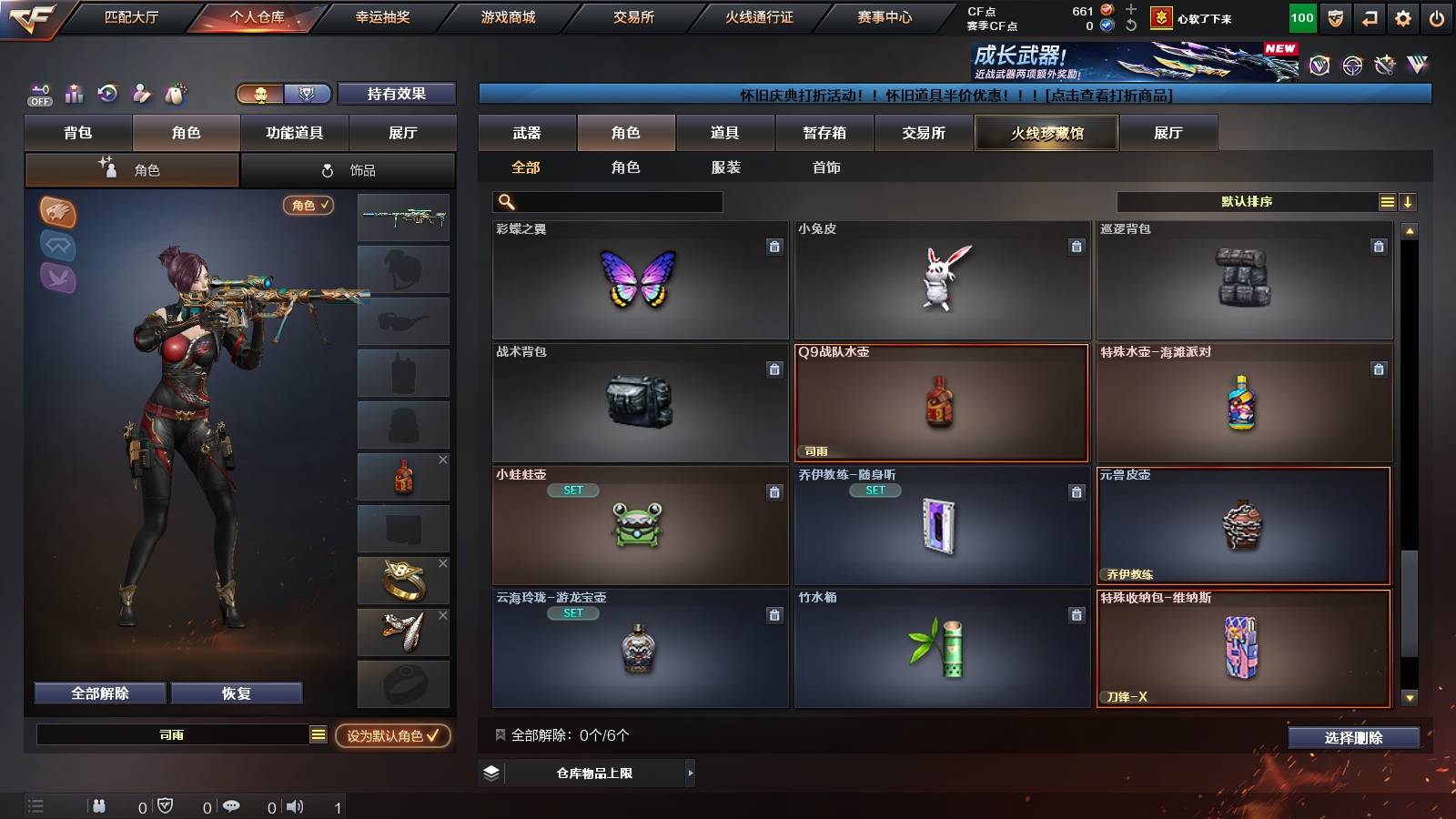Switch to the 火线珍藏馆 tab
1456x819 pixels.
point(1046,133)
